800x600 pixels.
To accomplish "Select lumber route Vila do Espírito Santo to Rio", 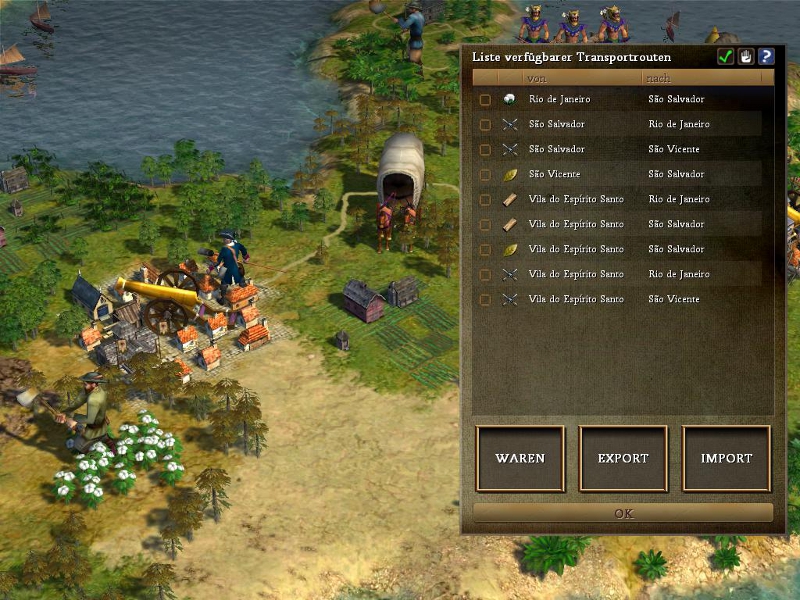I will tap(485, 200).
